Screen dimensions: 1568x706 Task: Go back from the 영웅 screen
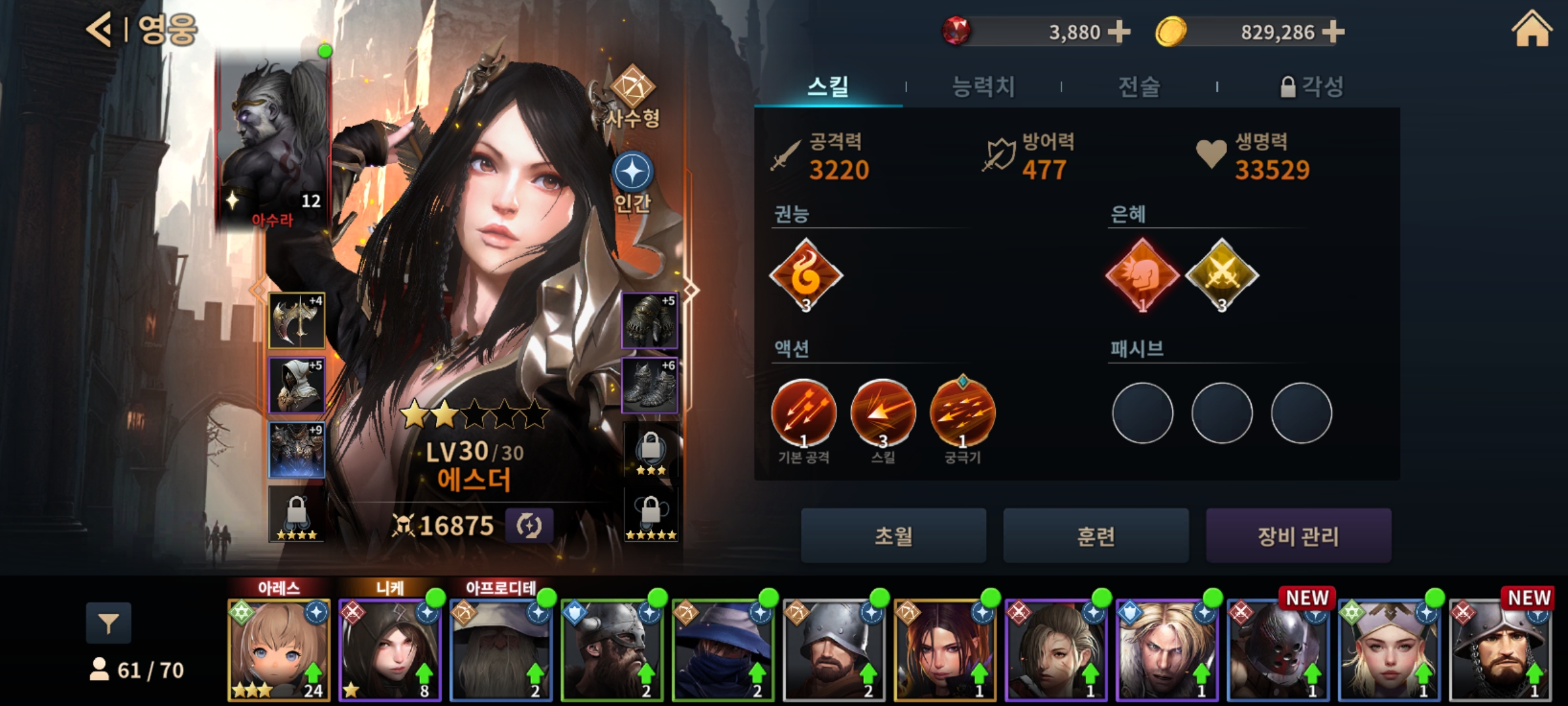[99, 30]
